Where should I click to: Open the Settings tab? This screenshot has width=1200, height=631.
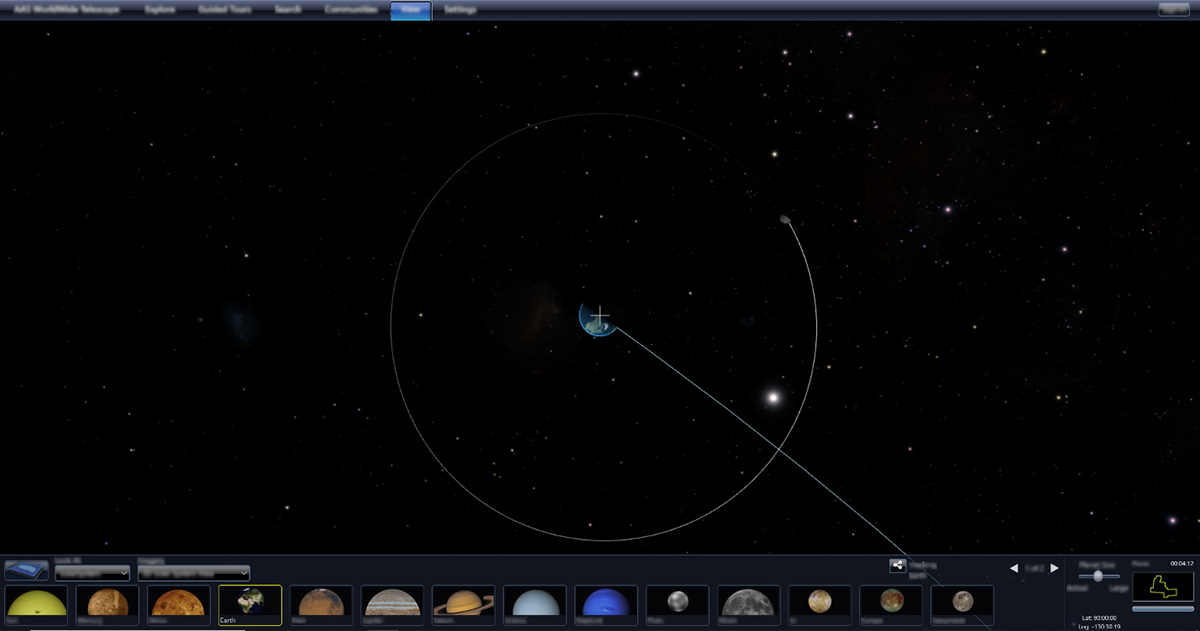pyautogui.click(x=460, y=10)
